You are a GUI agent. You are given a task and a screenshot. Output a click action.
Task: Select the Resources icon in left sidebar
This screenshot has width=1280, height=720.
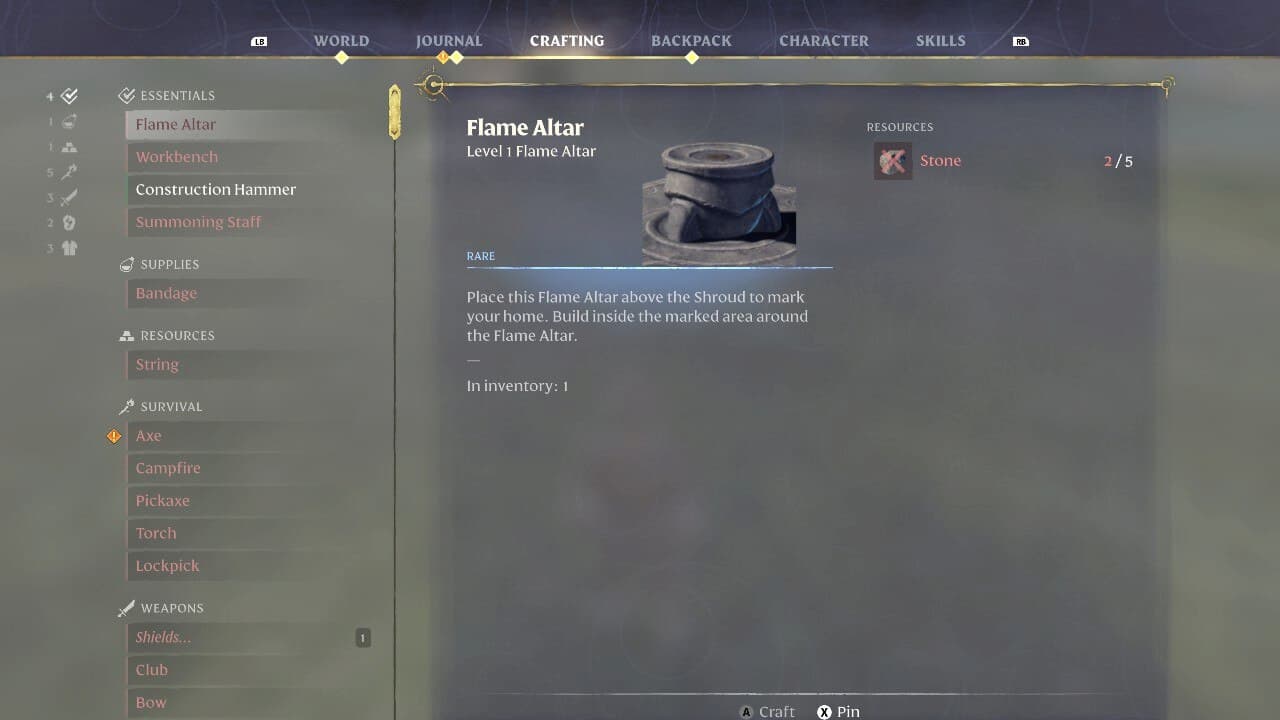[x=67, y=146]
